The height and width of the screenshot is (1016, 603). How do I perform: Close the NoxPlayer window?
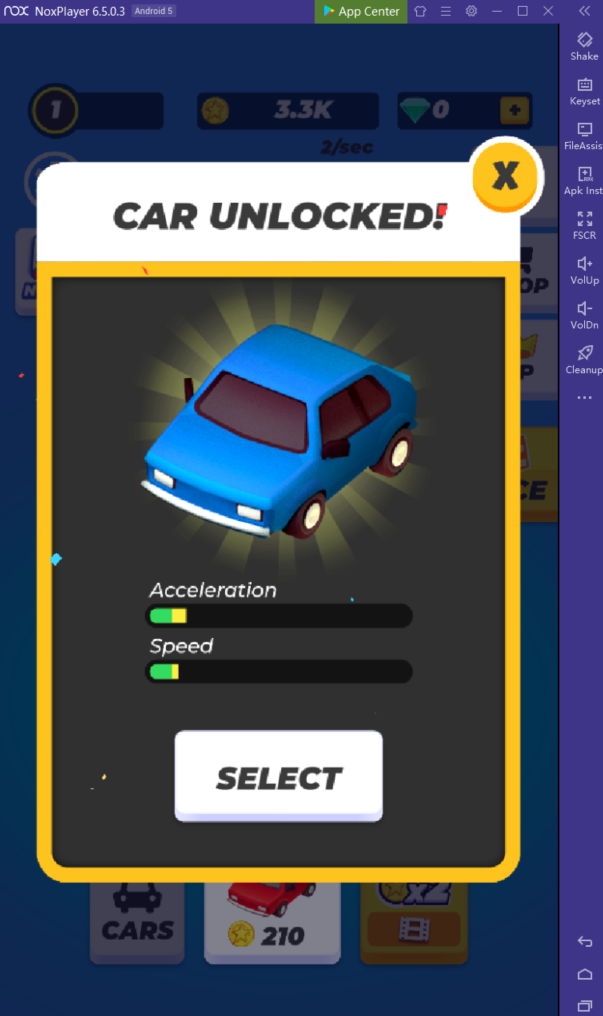[548, 11]
